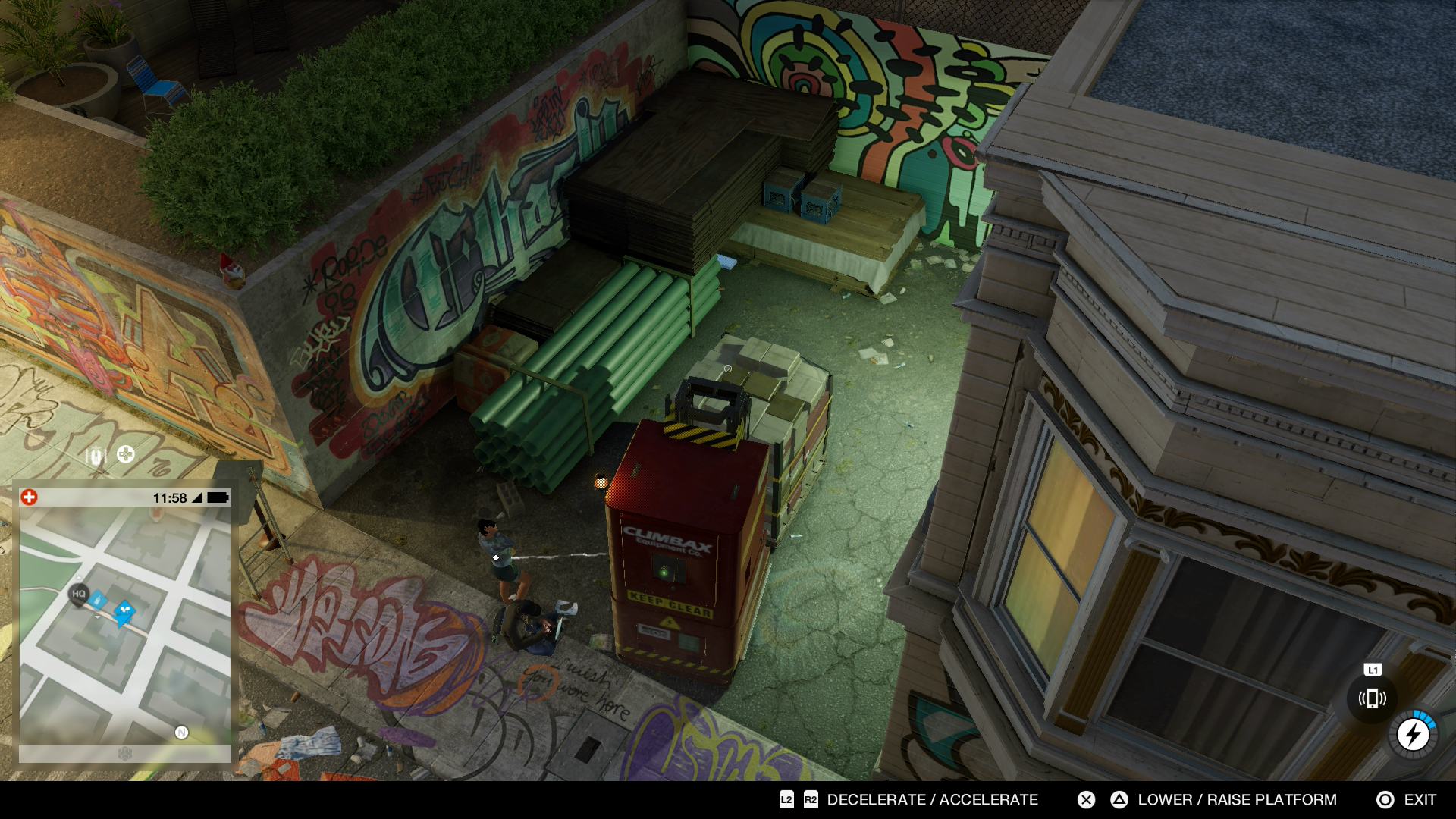The image size is (1456, 819).
Task: Toggle the d-pad crosshair indicator above the minimap
Action: tap(125, 455)
